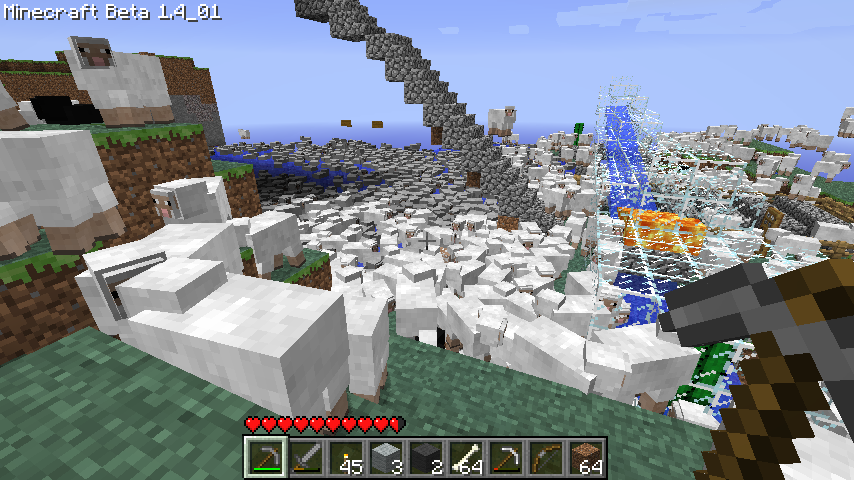The height and width of the screenshot is (480, 854).
Task: Switch to the pickaxe with orange durability bar
Action: [506, 458]
